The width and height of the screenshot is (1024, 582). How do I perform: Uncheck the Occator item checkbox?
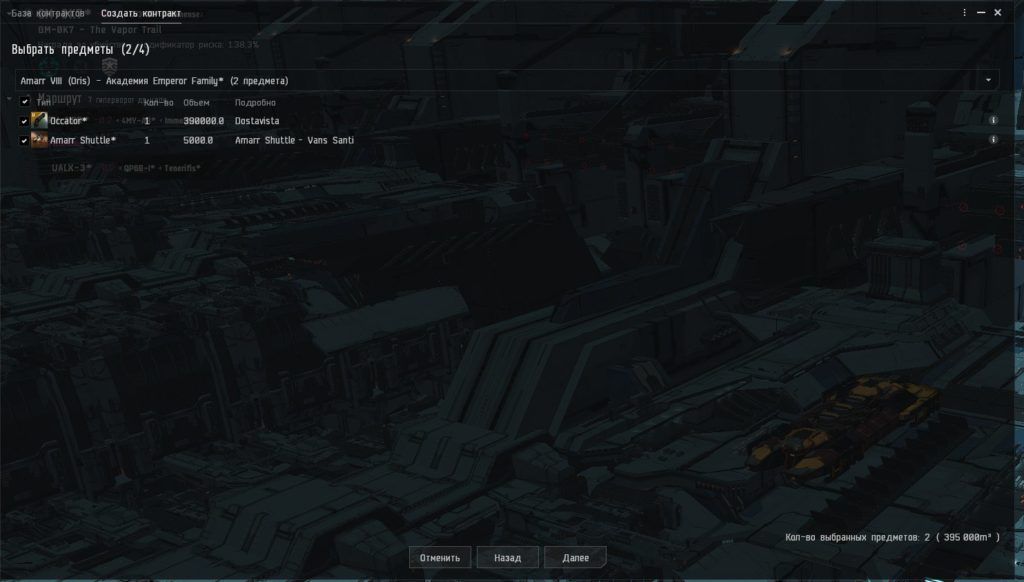pyautogui.click(x=25, y=121)
